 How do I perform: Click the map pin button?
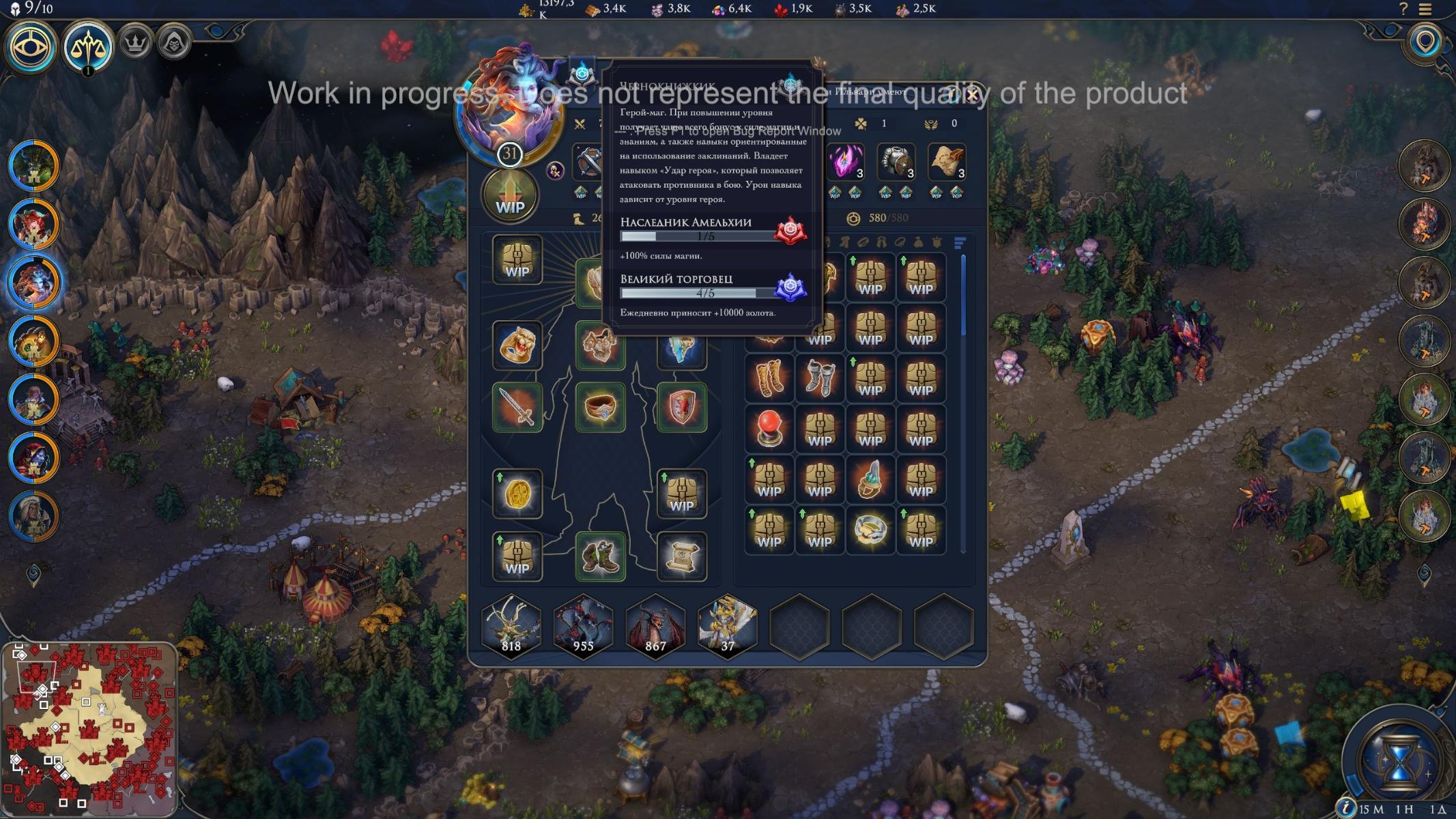click(x=1425, y=43)
